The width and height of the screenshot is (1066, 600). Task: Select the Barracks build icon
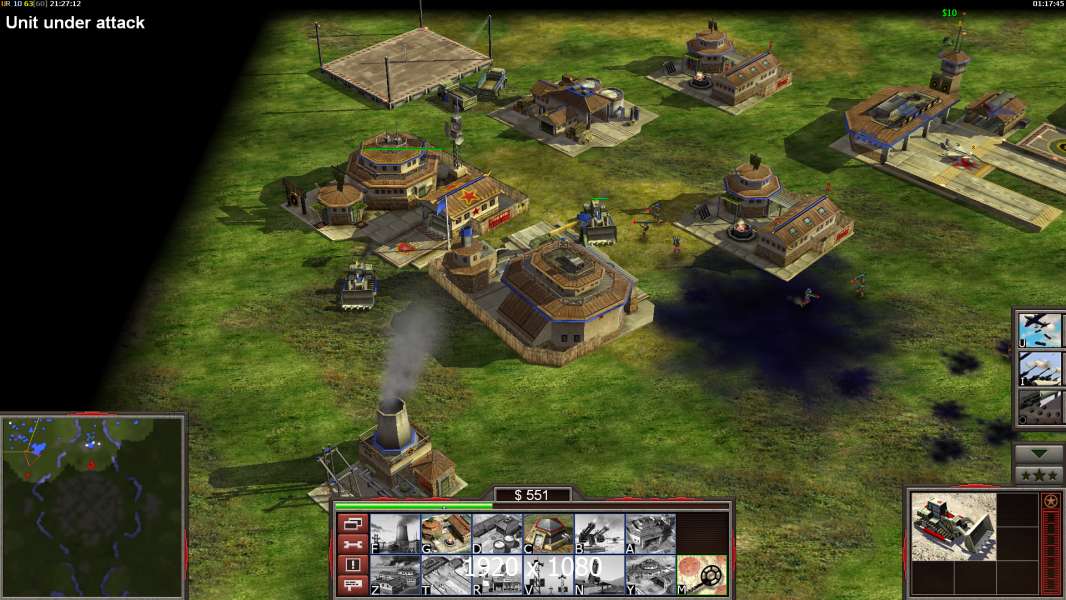click(x=446, y=533)
